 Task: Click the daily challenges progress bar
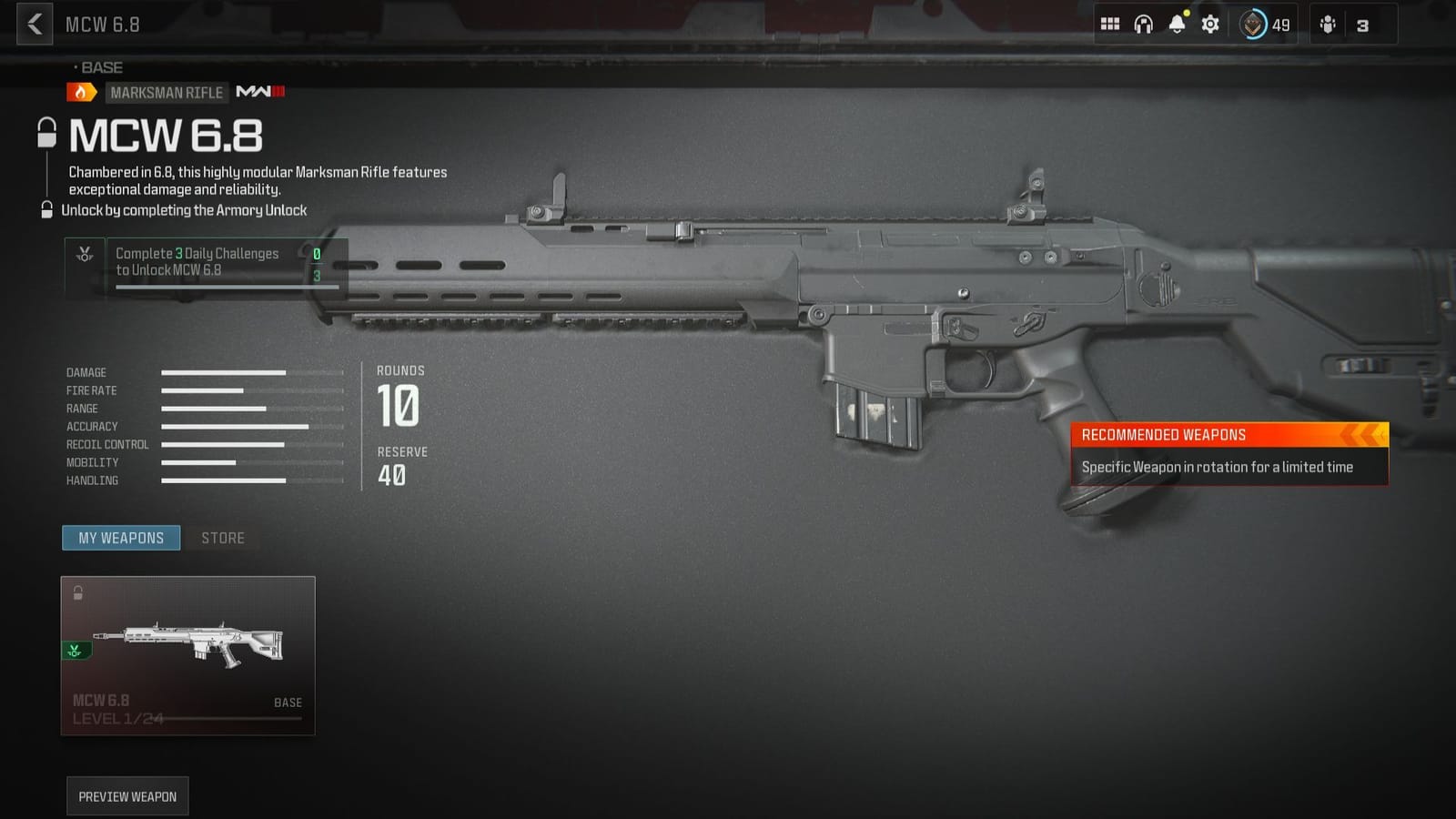pyautogui.click(x=227, y=288)
